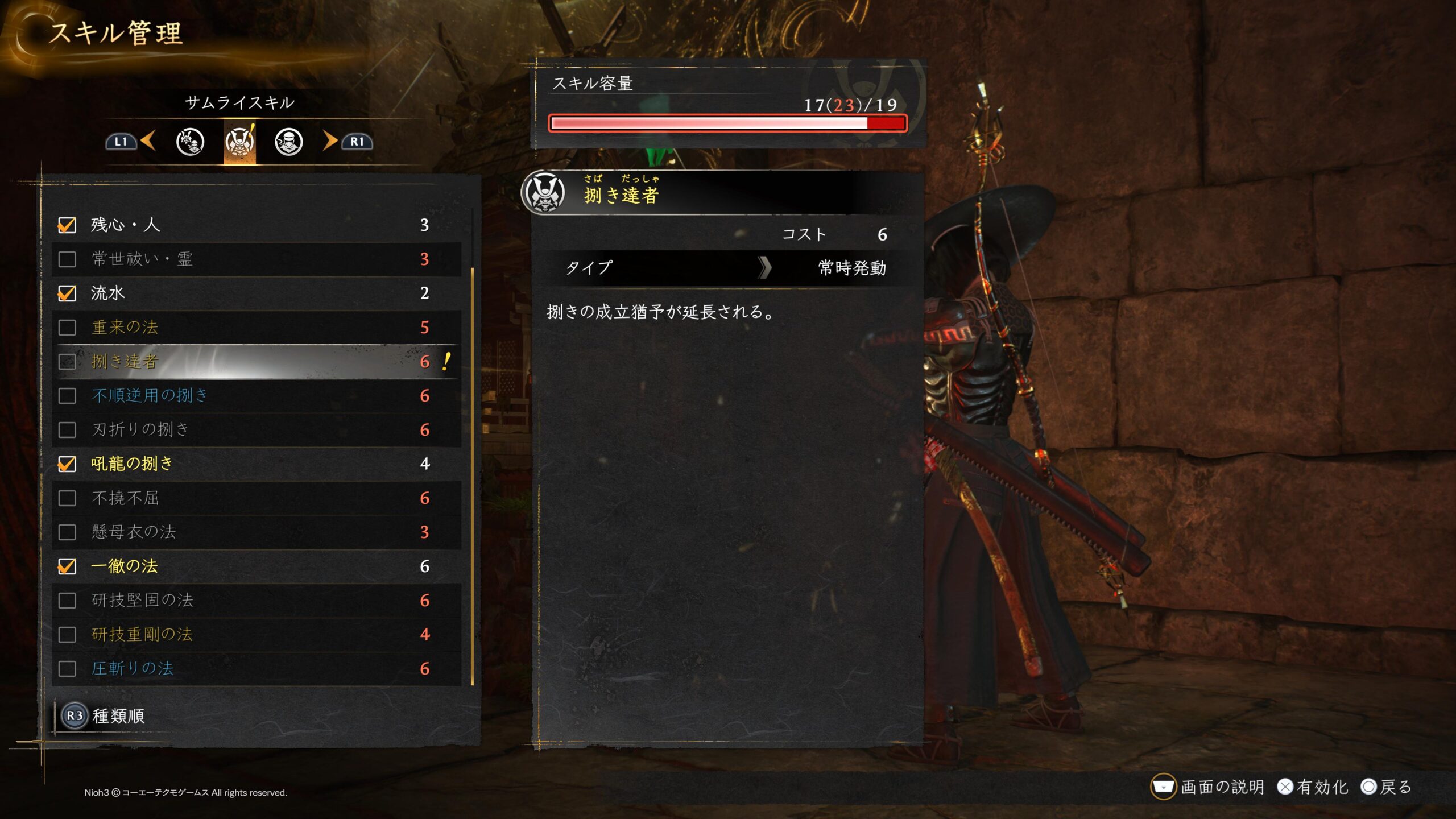Tick the 刃折りの捌き checkbox
The image size is (1456, 819).
67,430
